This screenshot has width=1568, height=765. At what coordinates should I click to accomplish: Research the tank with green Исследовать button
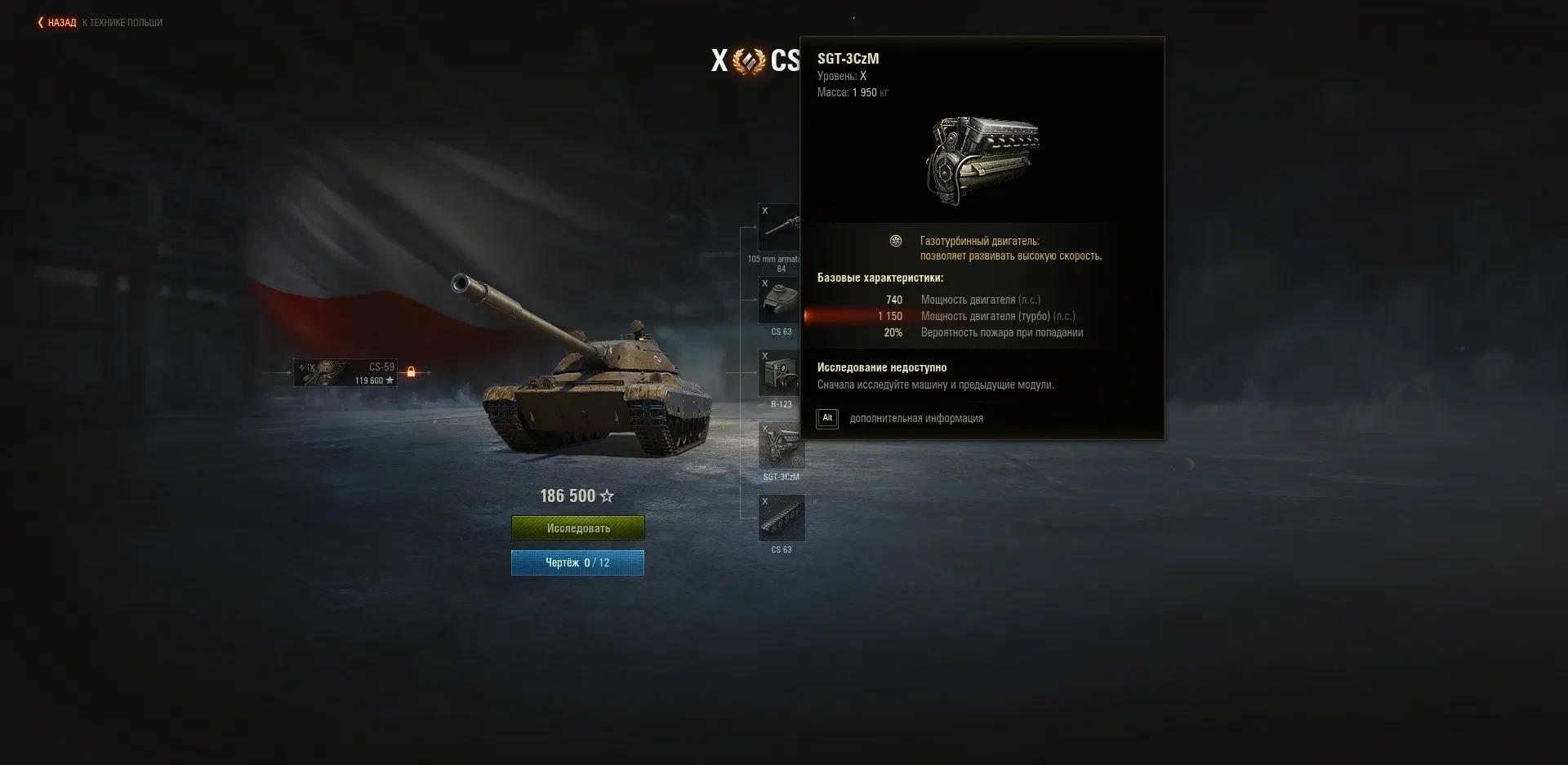pos(577,528)
